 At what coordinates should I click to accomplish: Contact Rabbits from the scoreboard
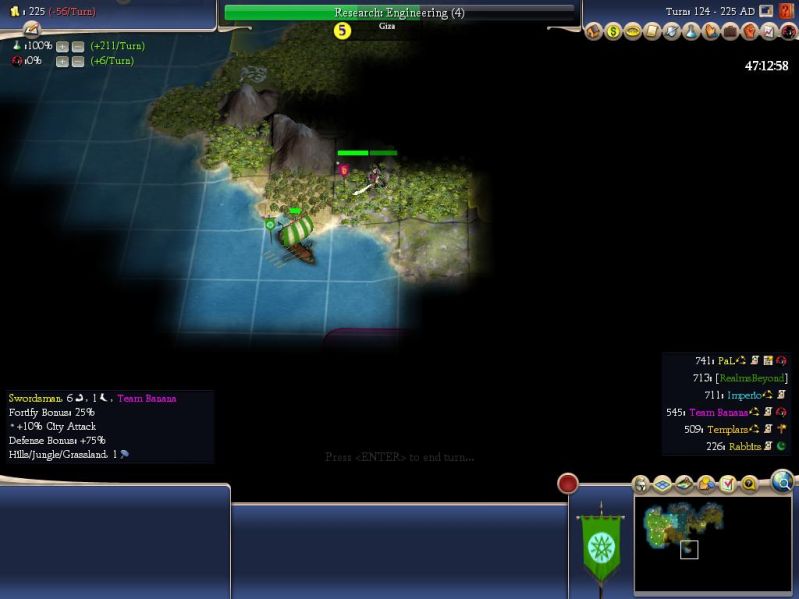click(x=744, y=446)
